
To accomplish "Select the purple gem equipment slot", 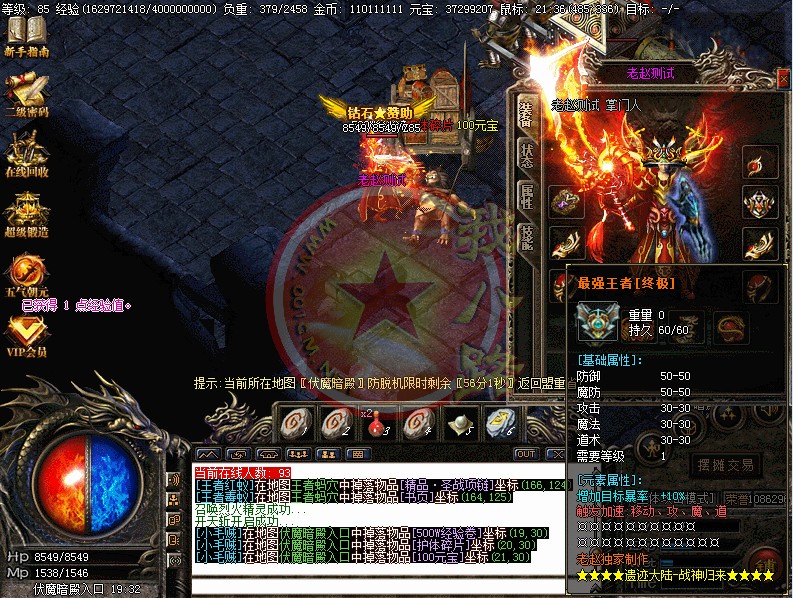I will [567, 199].
